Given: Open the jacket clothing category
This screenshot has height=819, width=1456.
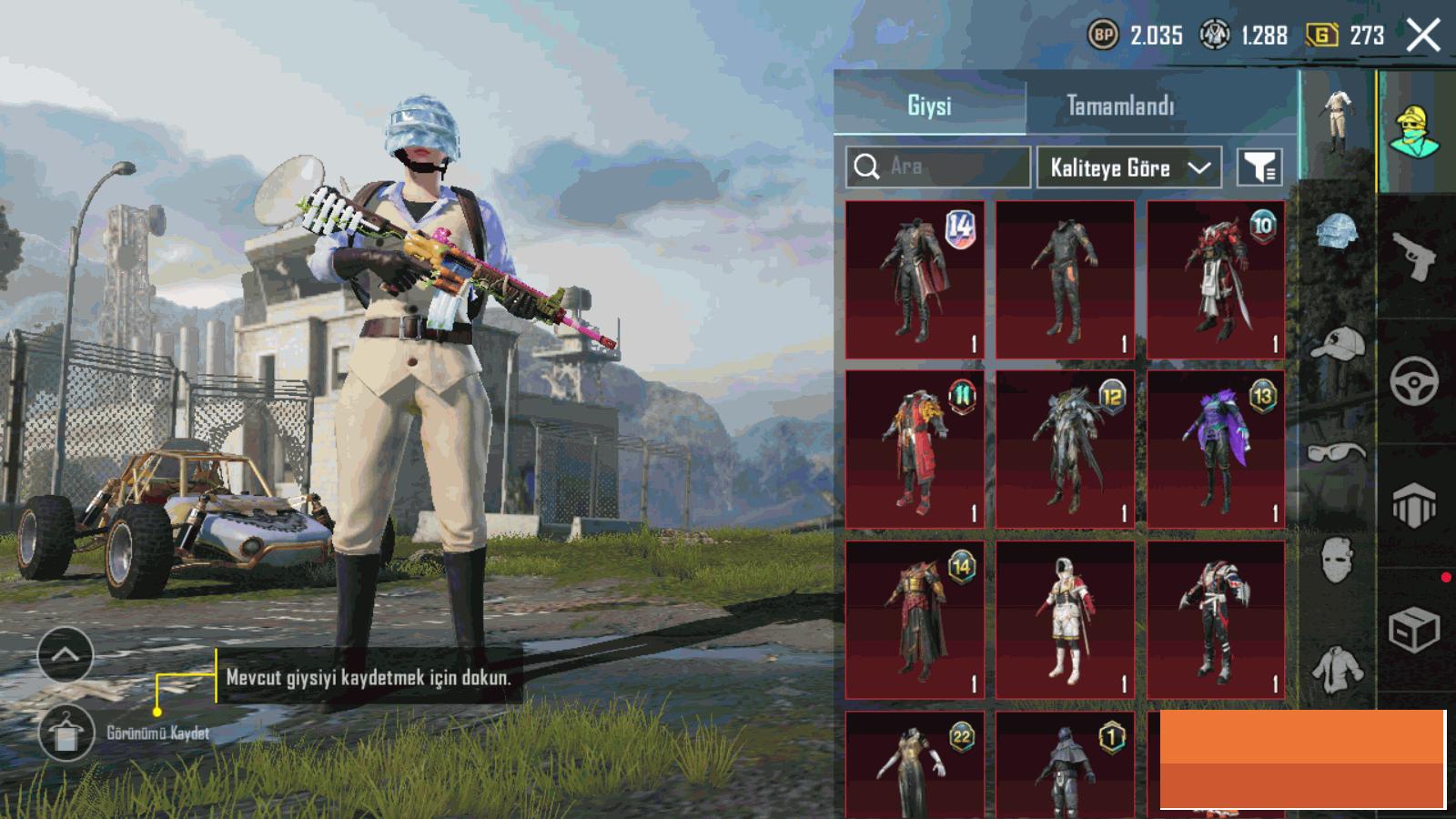Looking at the screenshot, I should pos(1337,669).
